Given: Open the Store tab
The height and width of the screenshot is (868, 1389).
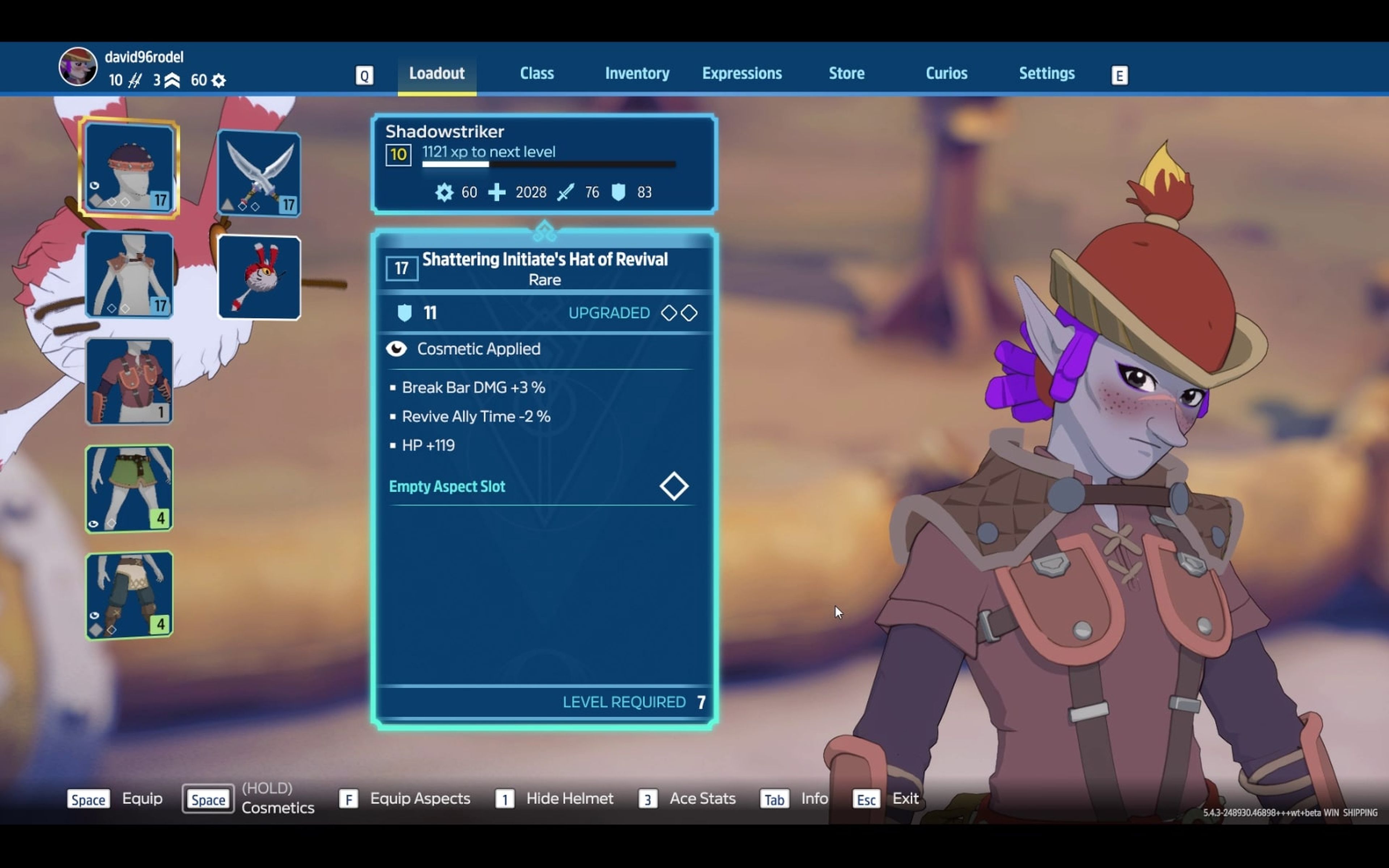Looking at the screenshot, I should click(846, 73).
